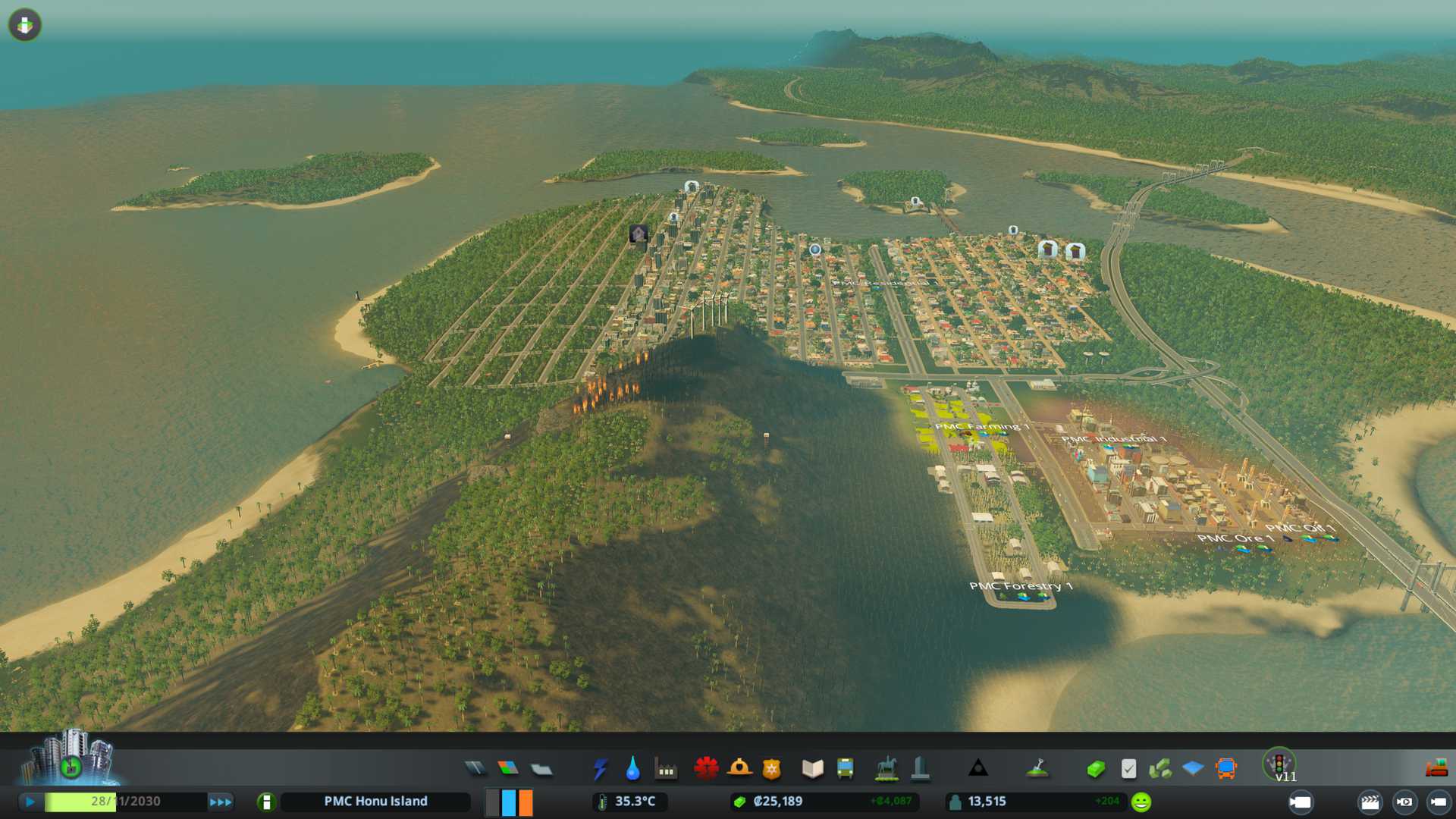Open the Public Transport bus menu
Image resolution: width=1456 pixels, height=819 pixels.
[x=845, y=769]
